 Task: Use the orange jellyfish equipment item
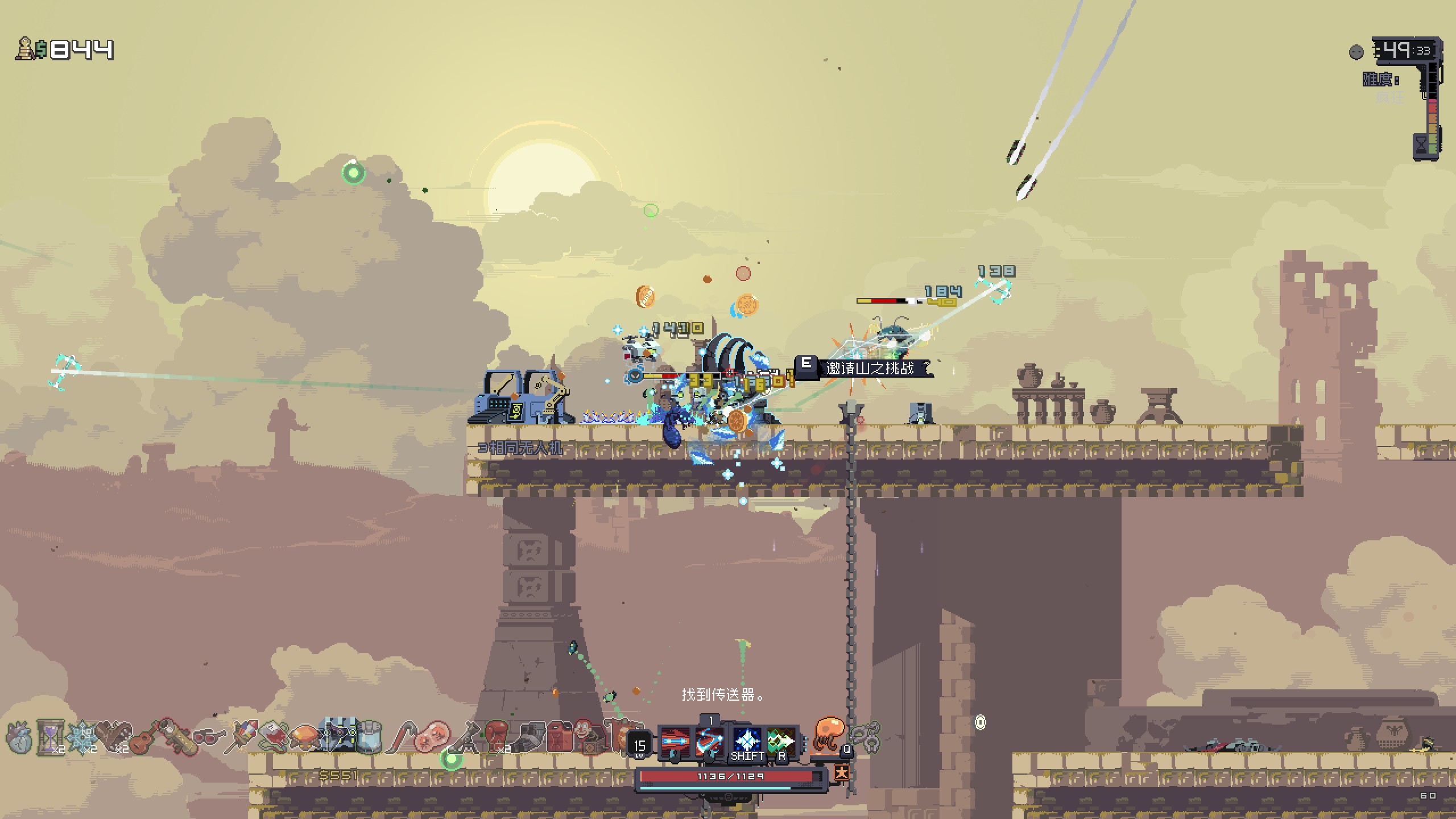coord(828,735)
